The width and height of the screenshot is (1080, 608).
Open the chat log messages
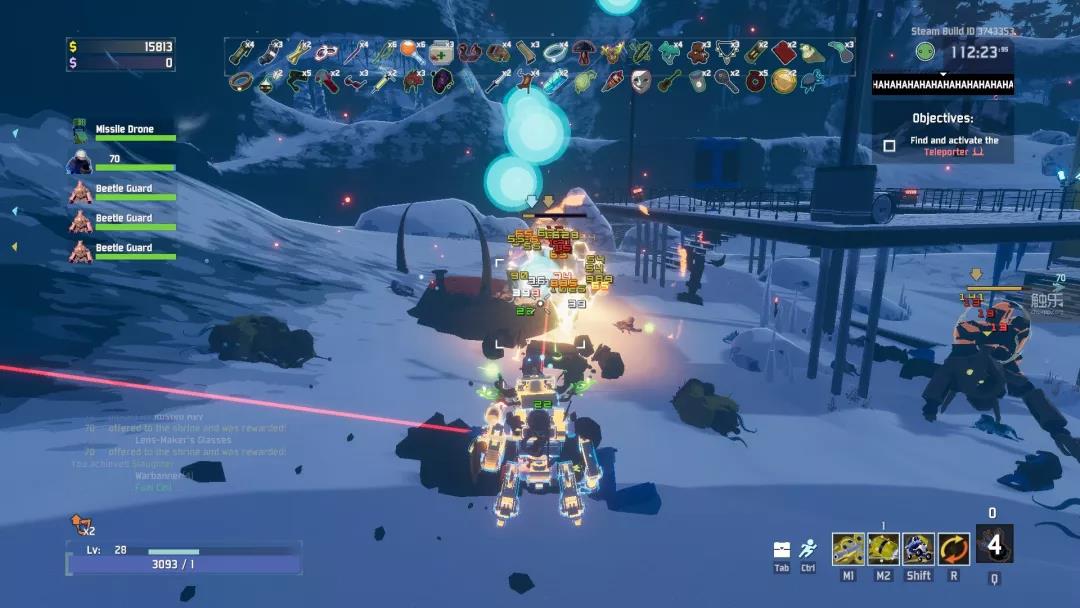(180, 450)
